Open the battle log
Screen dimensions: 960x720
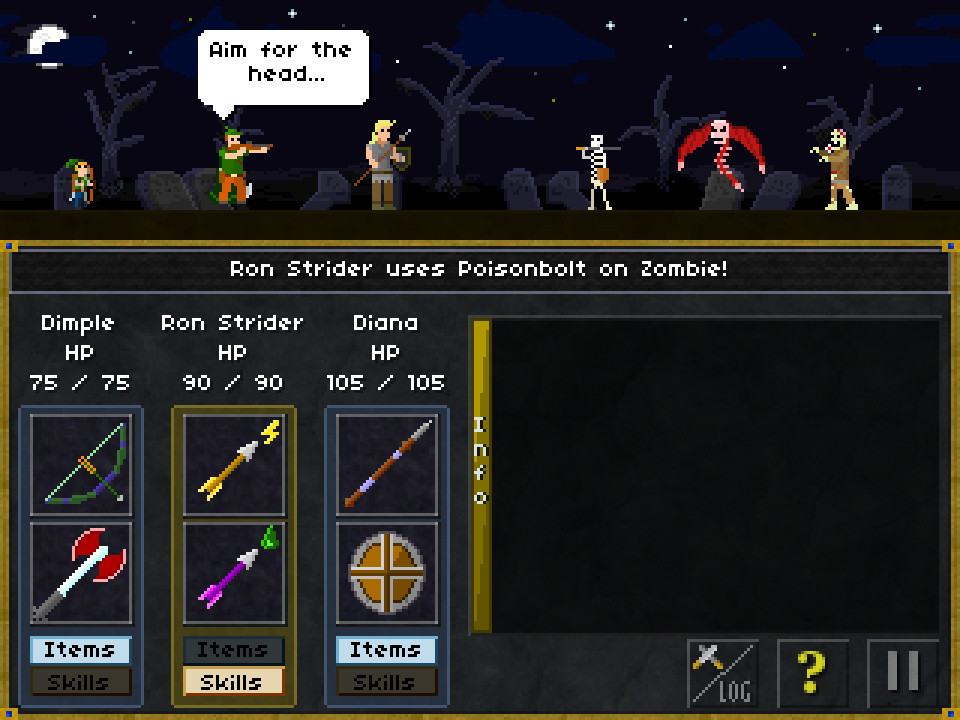[x=723, y=673]
